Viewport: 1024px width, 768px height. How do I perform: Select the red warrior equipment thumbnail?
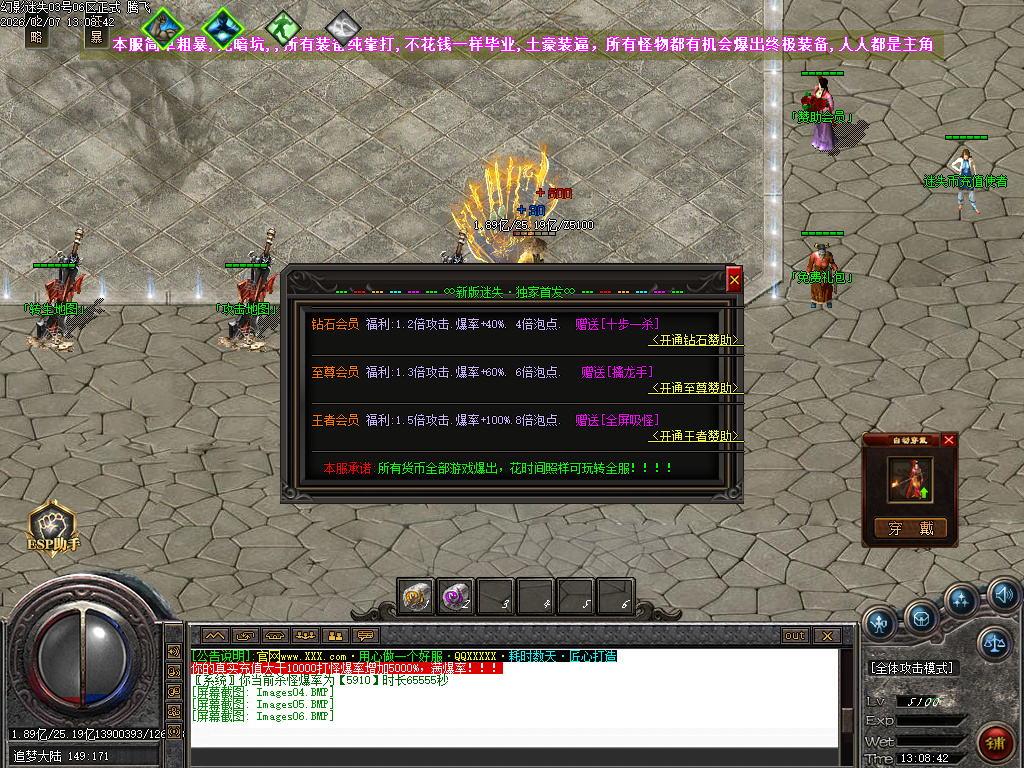pos(910,480)
